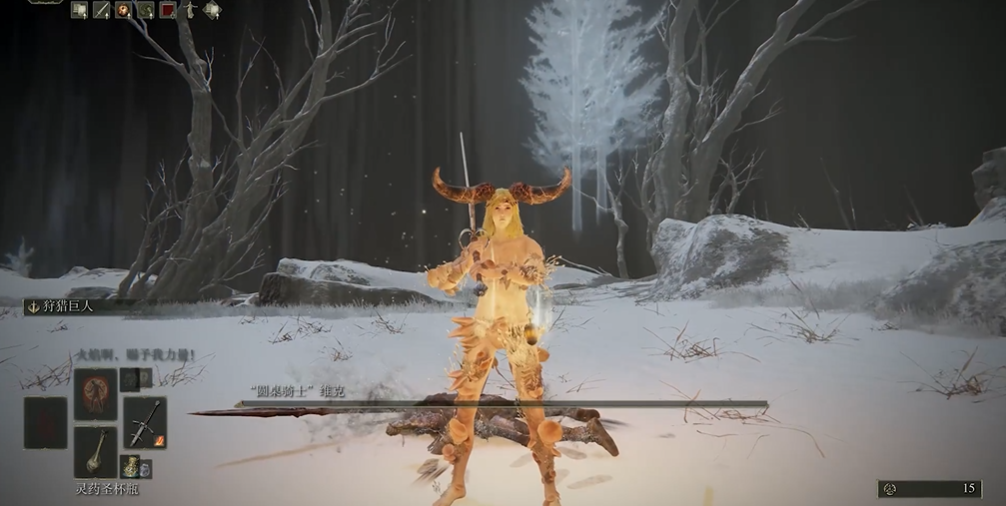Choose the greatsword right-hand weapon slot

(x=146, y=421)
